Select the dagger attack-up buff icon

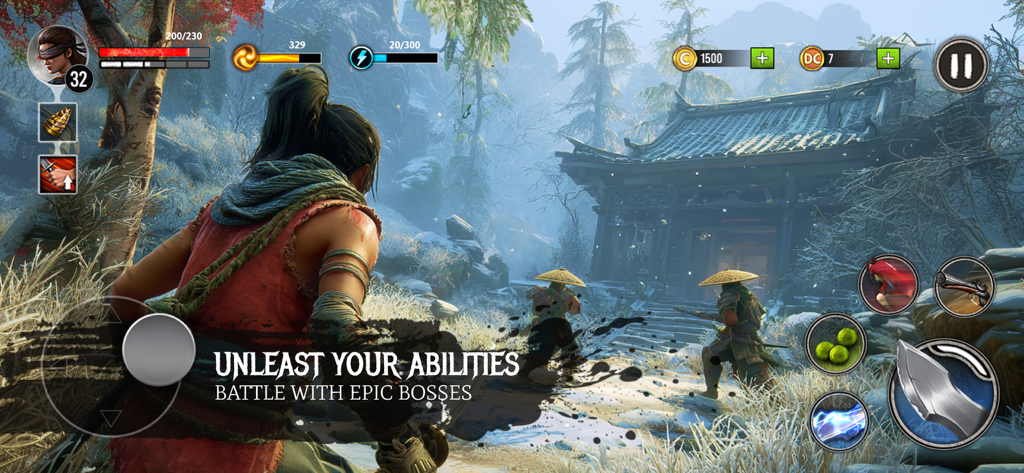[x=58, y=174]
